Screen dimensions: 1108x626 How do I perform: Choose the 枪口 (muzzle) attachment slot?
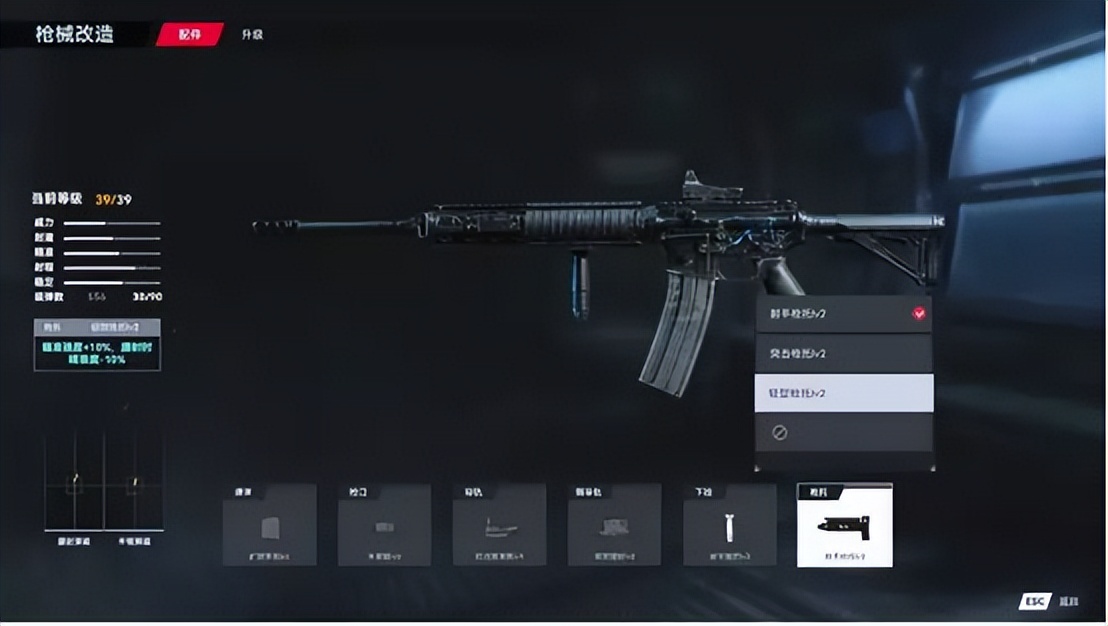(x=384, y=525)
